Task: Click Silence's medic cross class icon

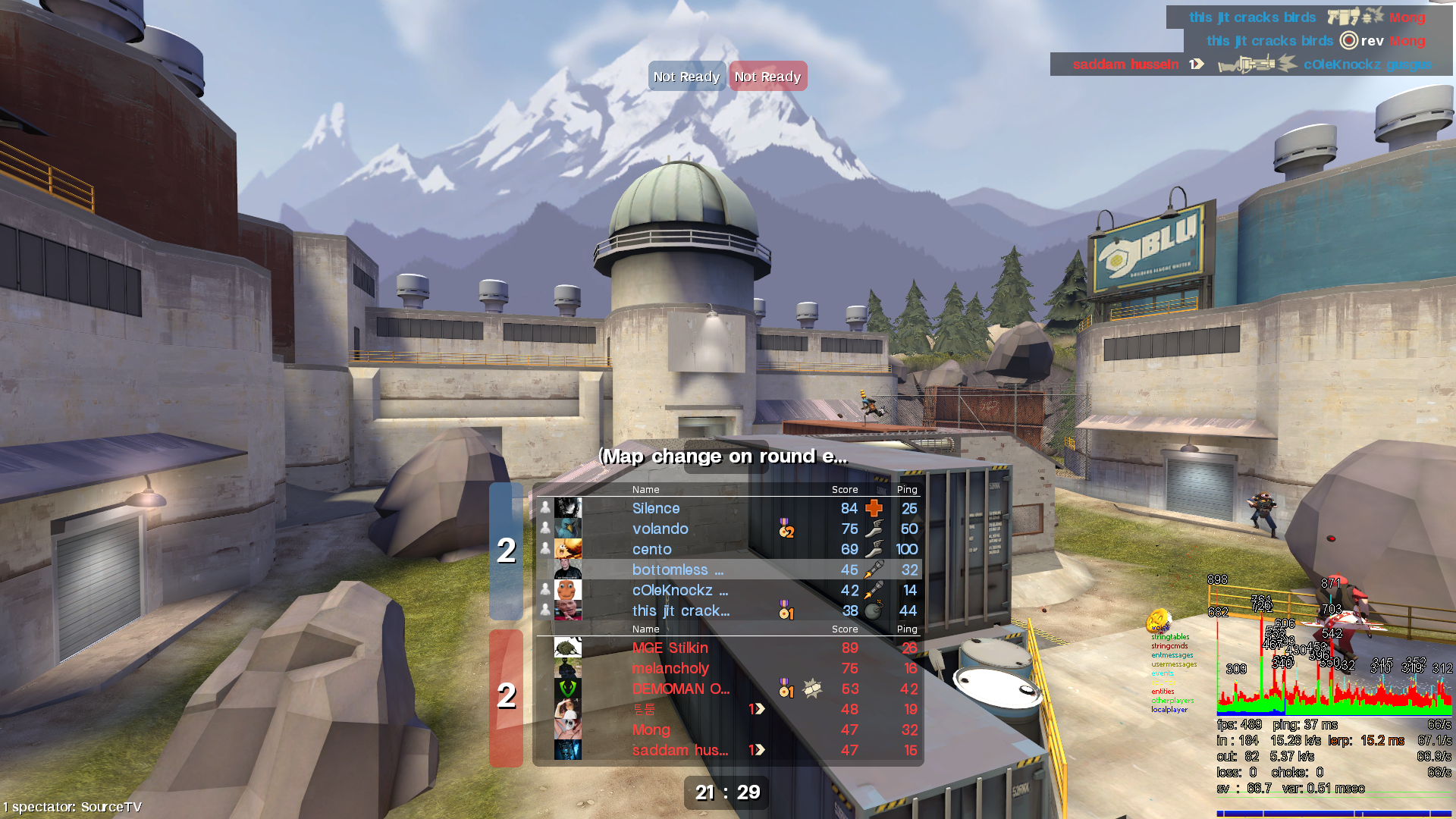Action: [x=874, y=508]
